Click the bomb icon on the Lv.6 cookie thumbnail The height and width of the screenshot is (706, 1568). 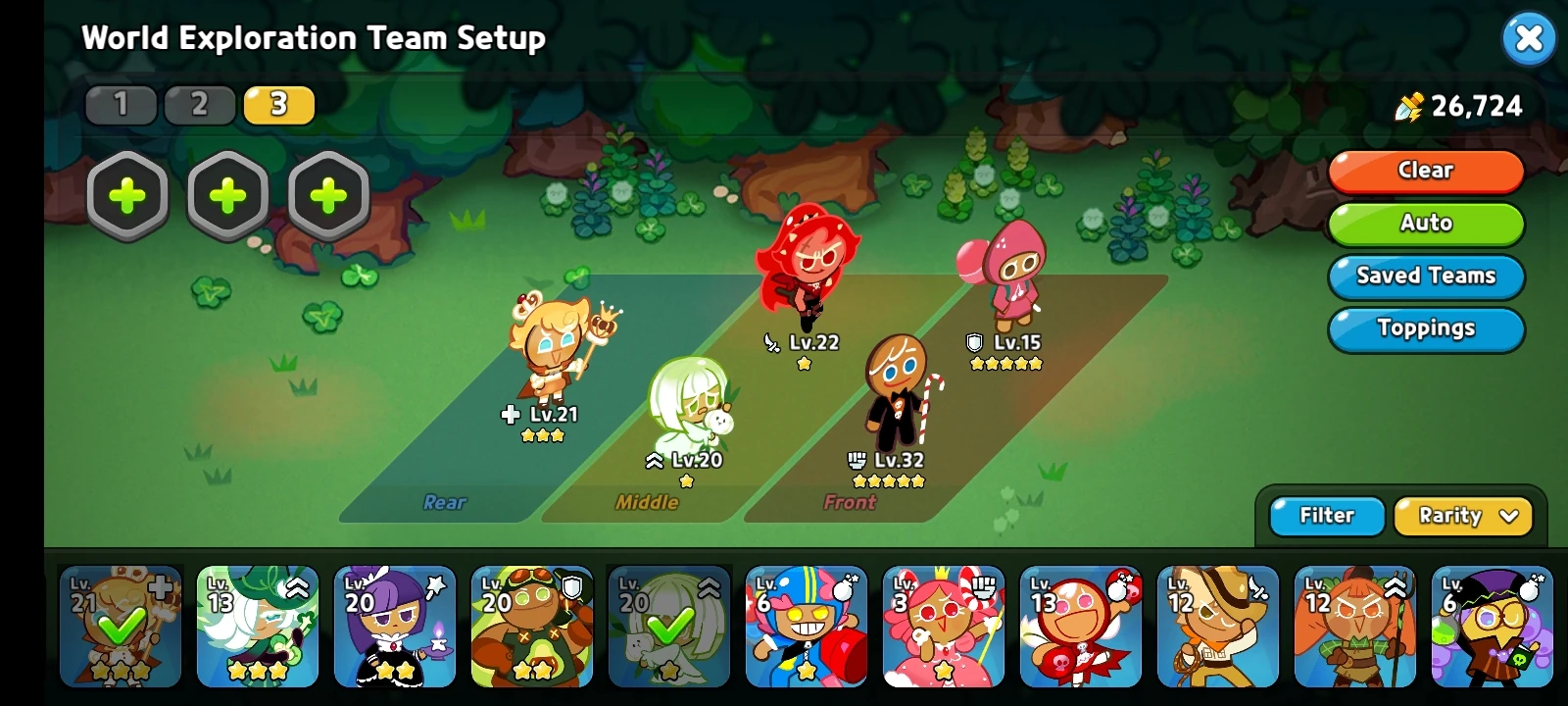pyautogui.click(x=844, y=587)
